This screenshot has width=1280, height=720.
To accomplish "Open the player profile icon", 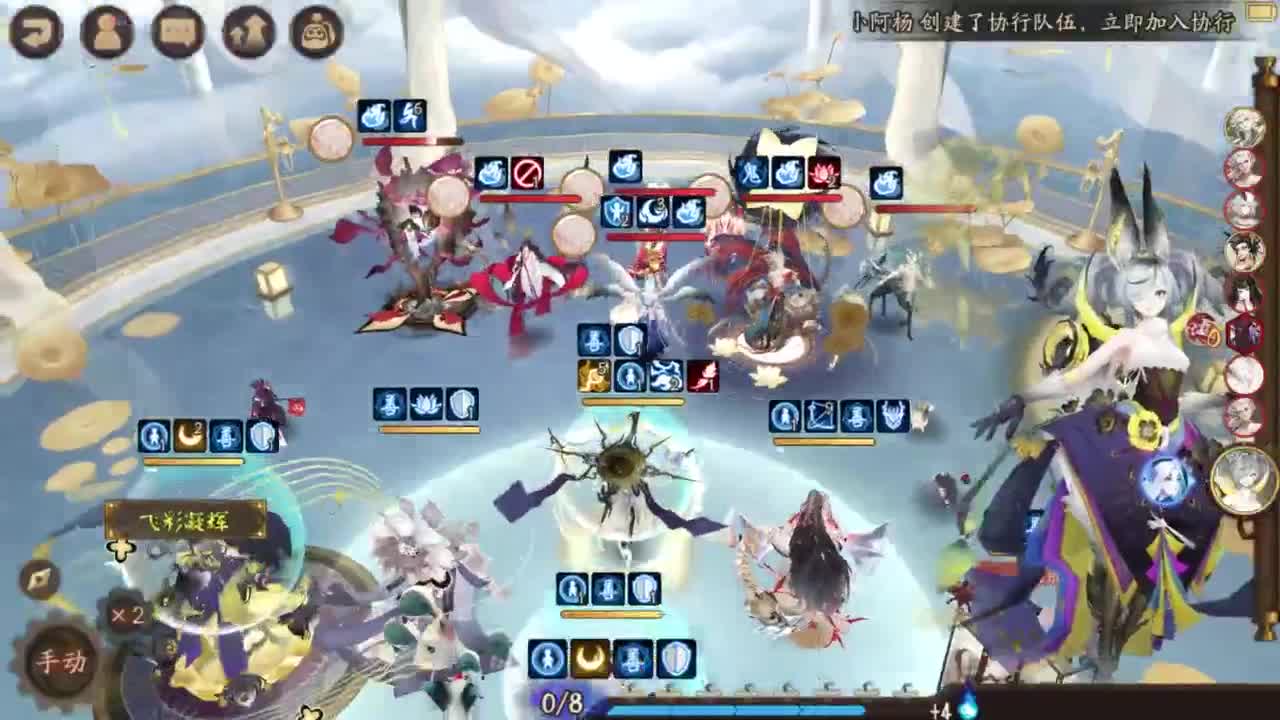I will (107, 30).
